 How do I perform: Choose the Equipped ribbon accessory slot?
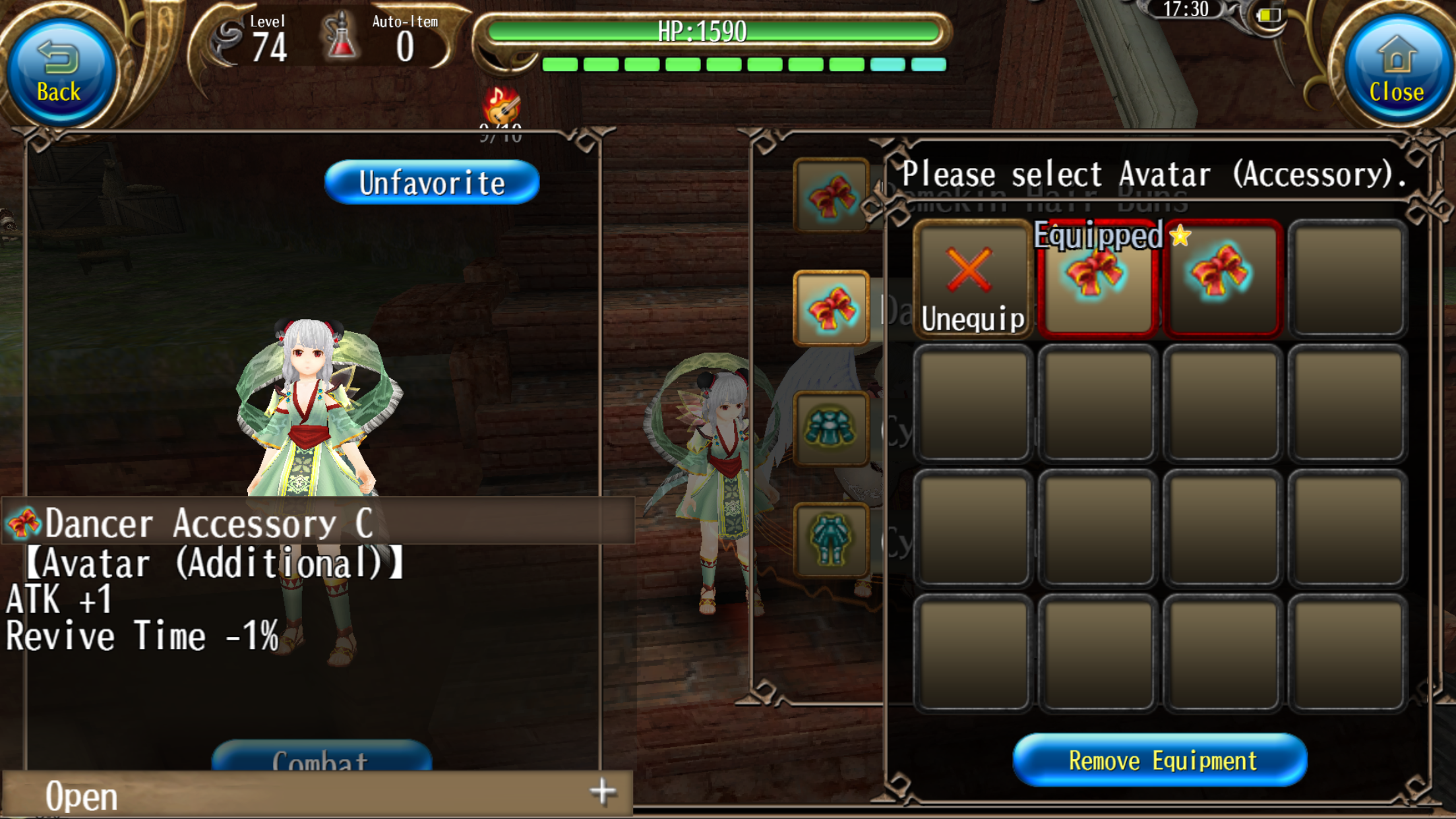pyautogui.click(x=1097, y=280)
